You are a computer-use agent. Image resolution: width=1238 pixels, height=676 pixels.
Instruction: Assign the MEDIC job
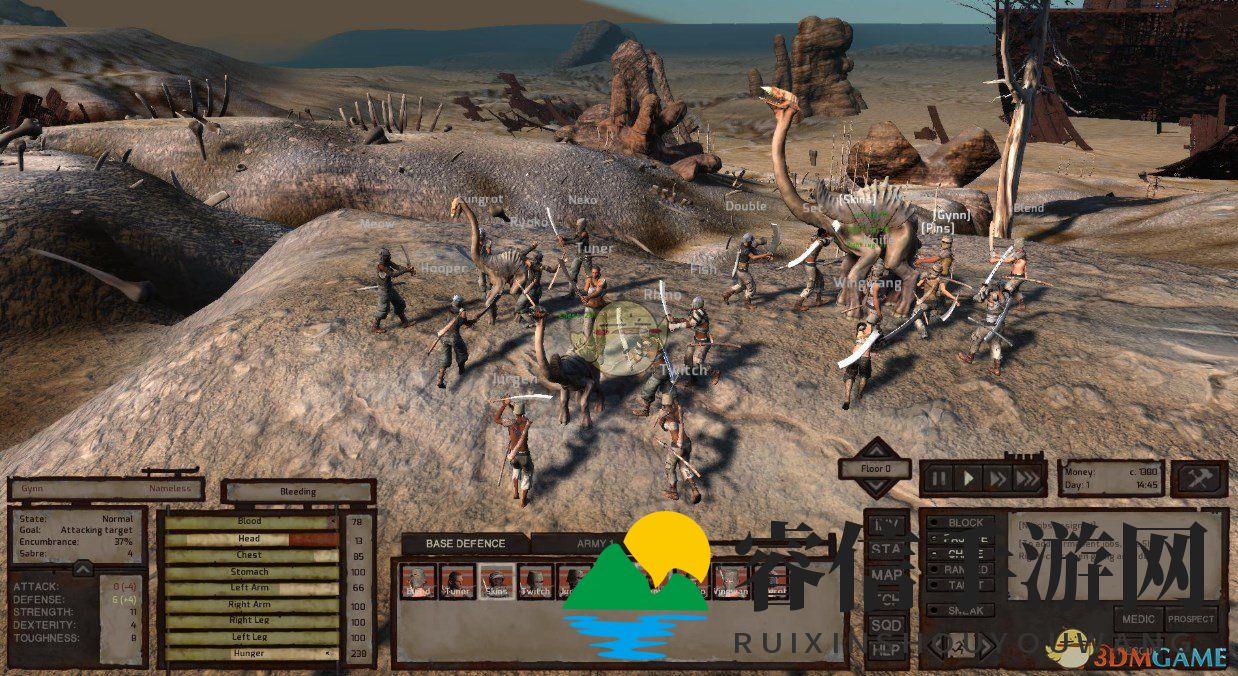1138,619
